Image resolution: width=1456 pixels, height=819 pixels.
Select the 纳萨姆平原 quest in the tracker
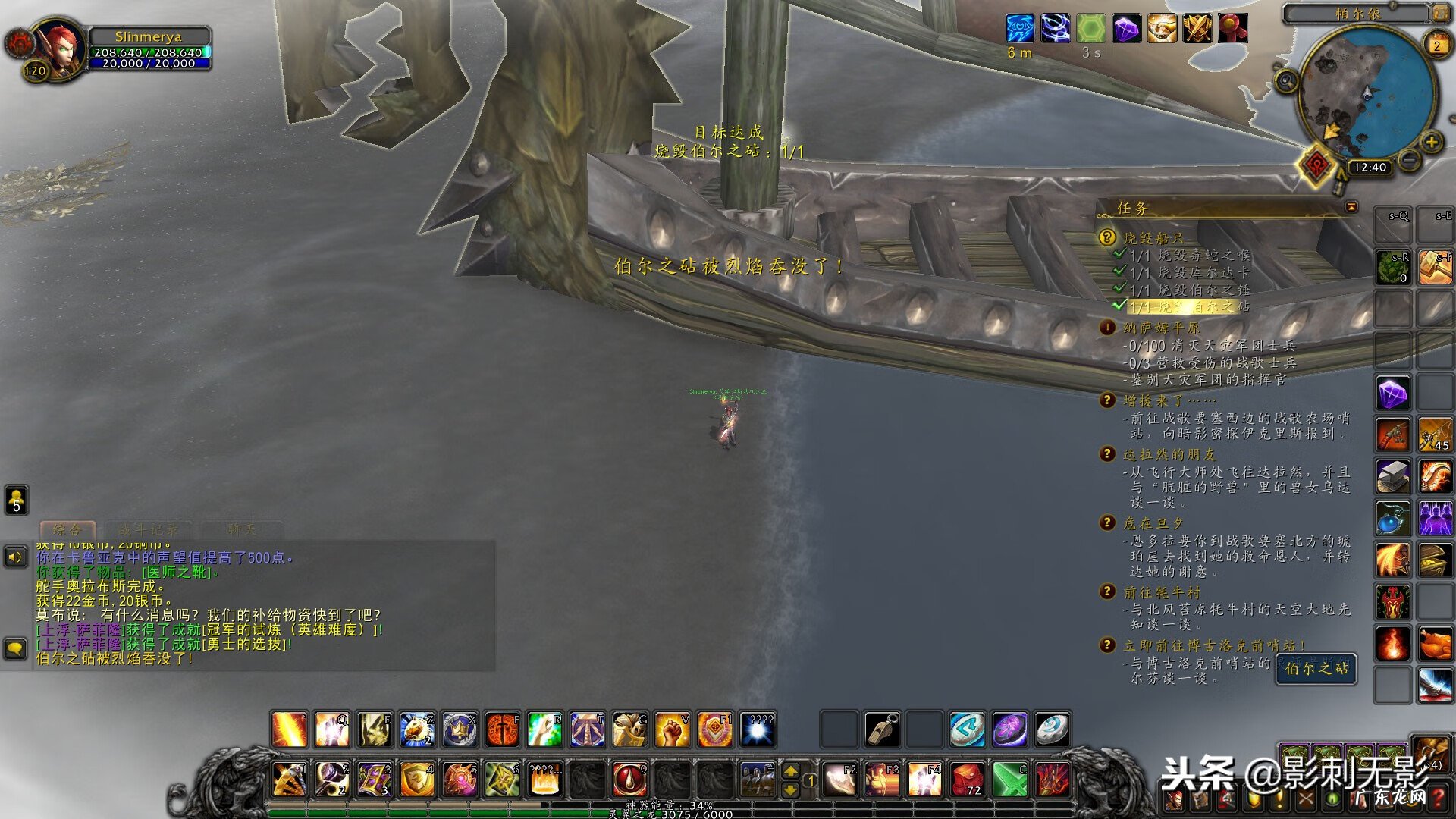click(1160, 328)
